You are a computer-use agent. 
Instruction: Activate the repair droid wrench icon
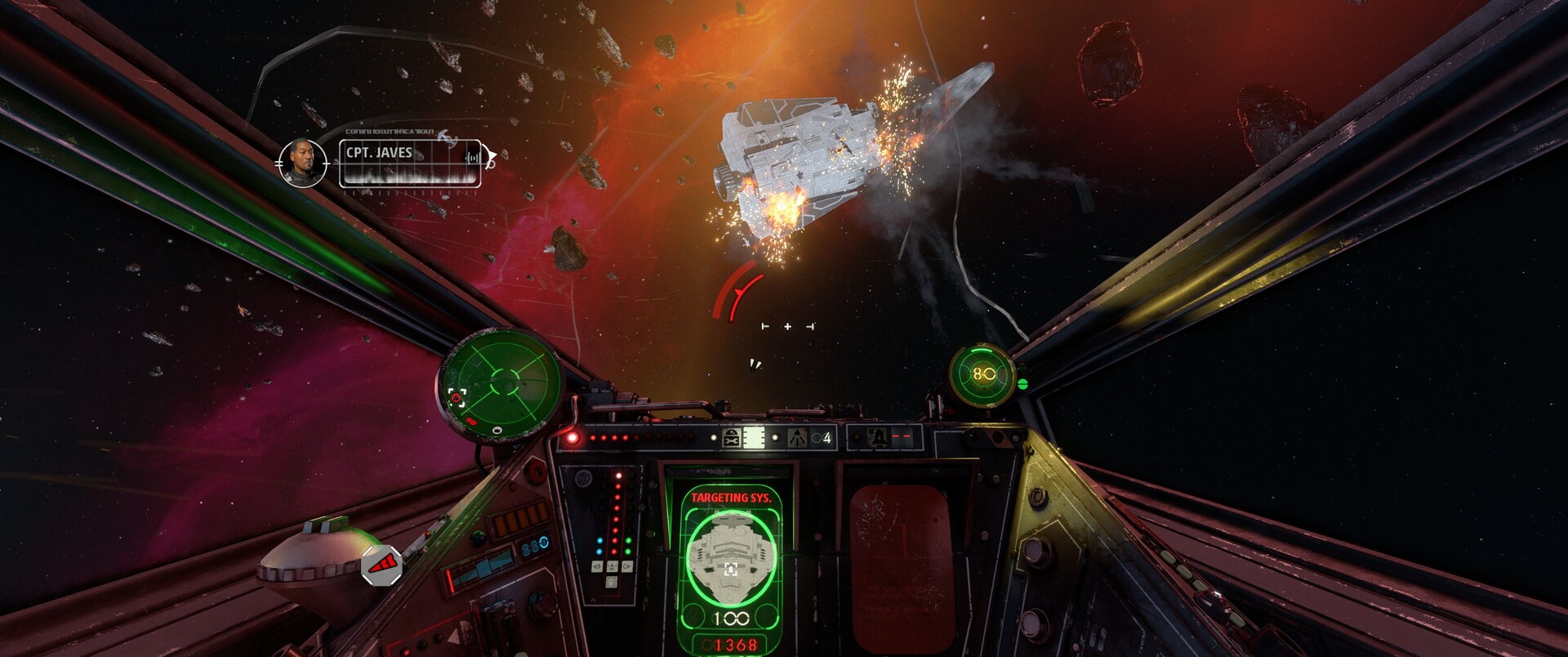[732, 438]
